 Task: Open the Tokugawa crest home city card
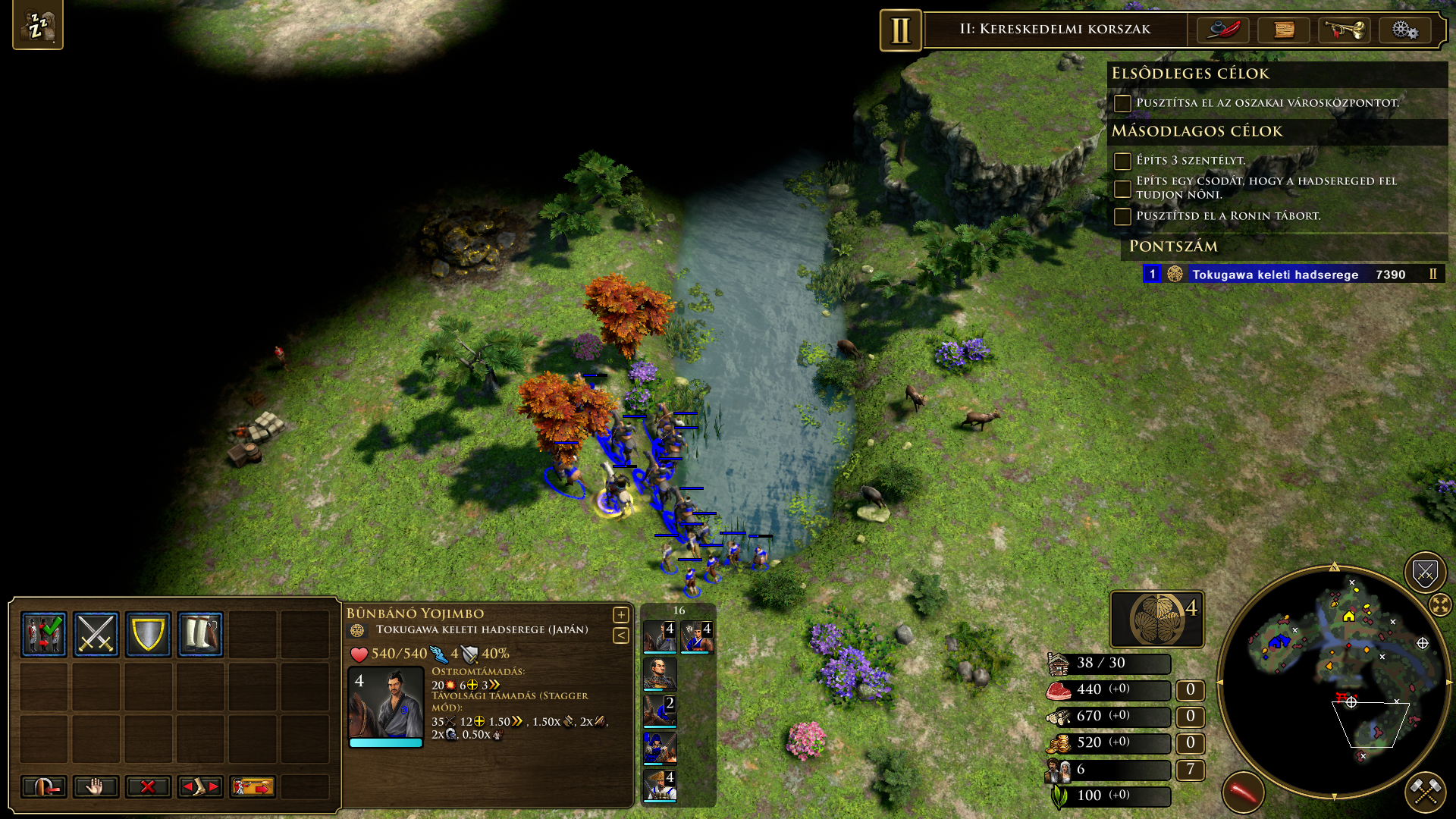[x=1157, y=619]
